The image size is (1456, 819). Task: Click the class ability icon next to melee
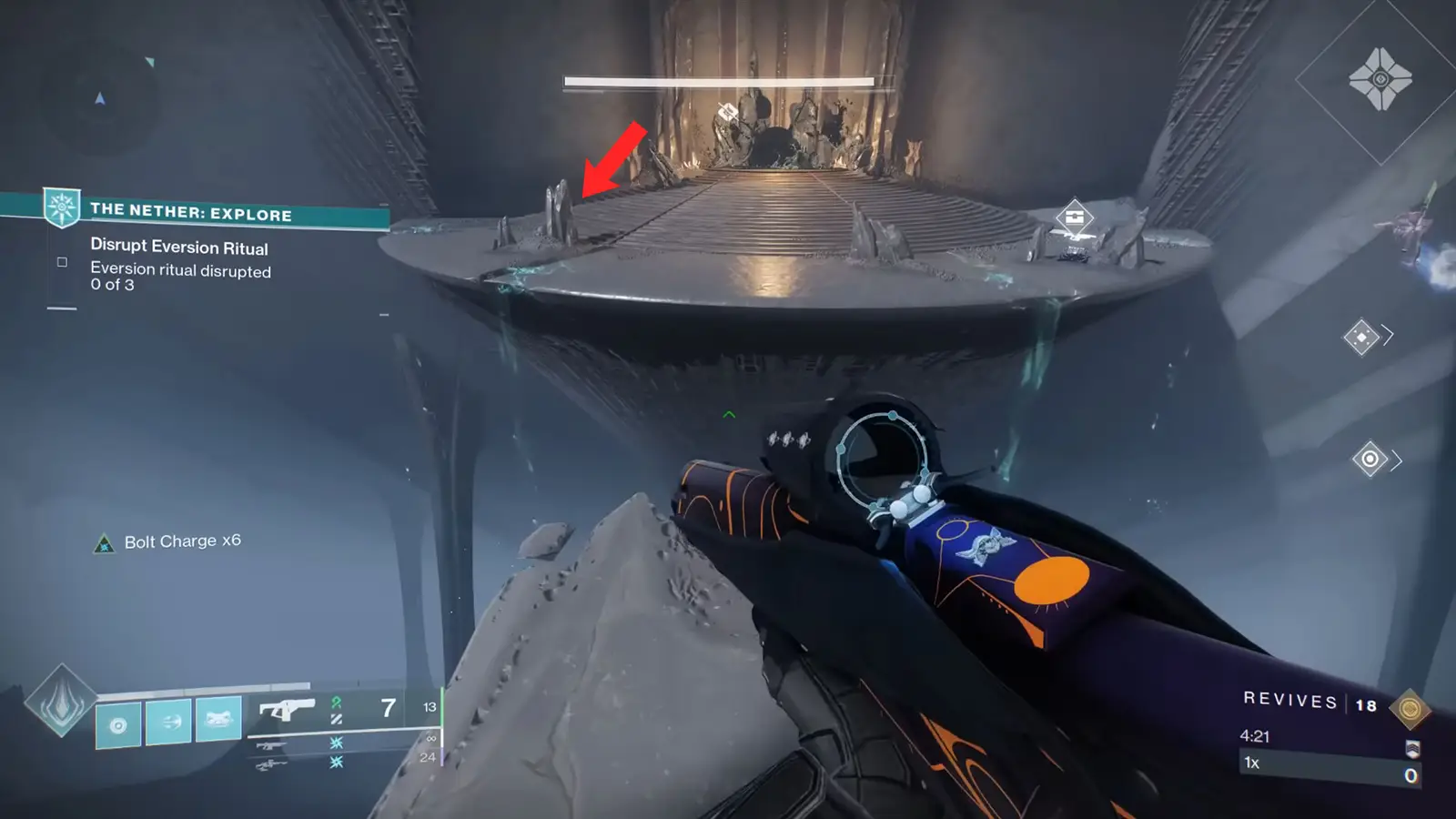pos(118,725)
